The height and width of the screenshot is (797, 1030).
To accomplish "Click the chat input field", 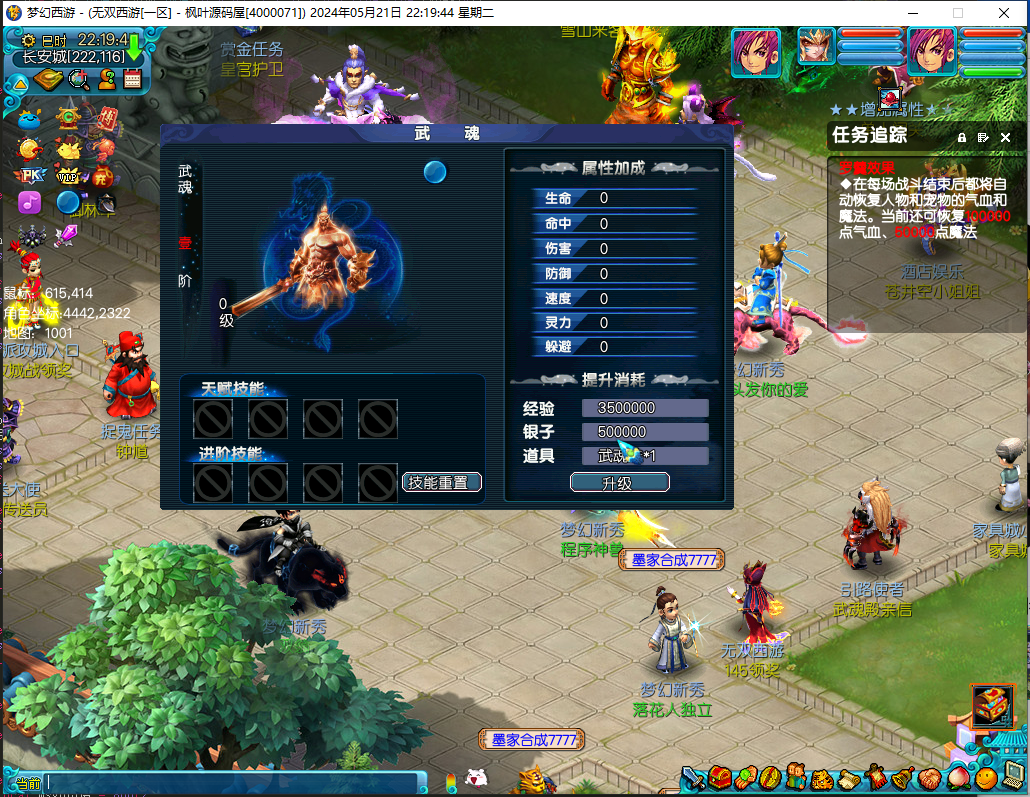I will (230, 782).
